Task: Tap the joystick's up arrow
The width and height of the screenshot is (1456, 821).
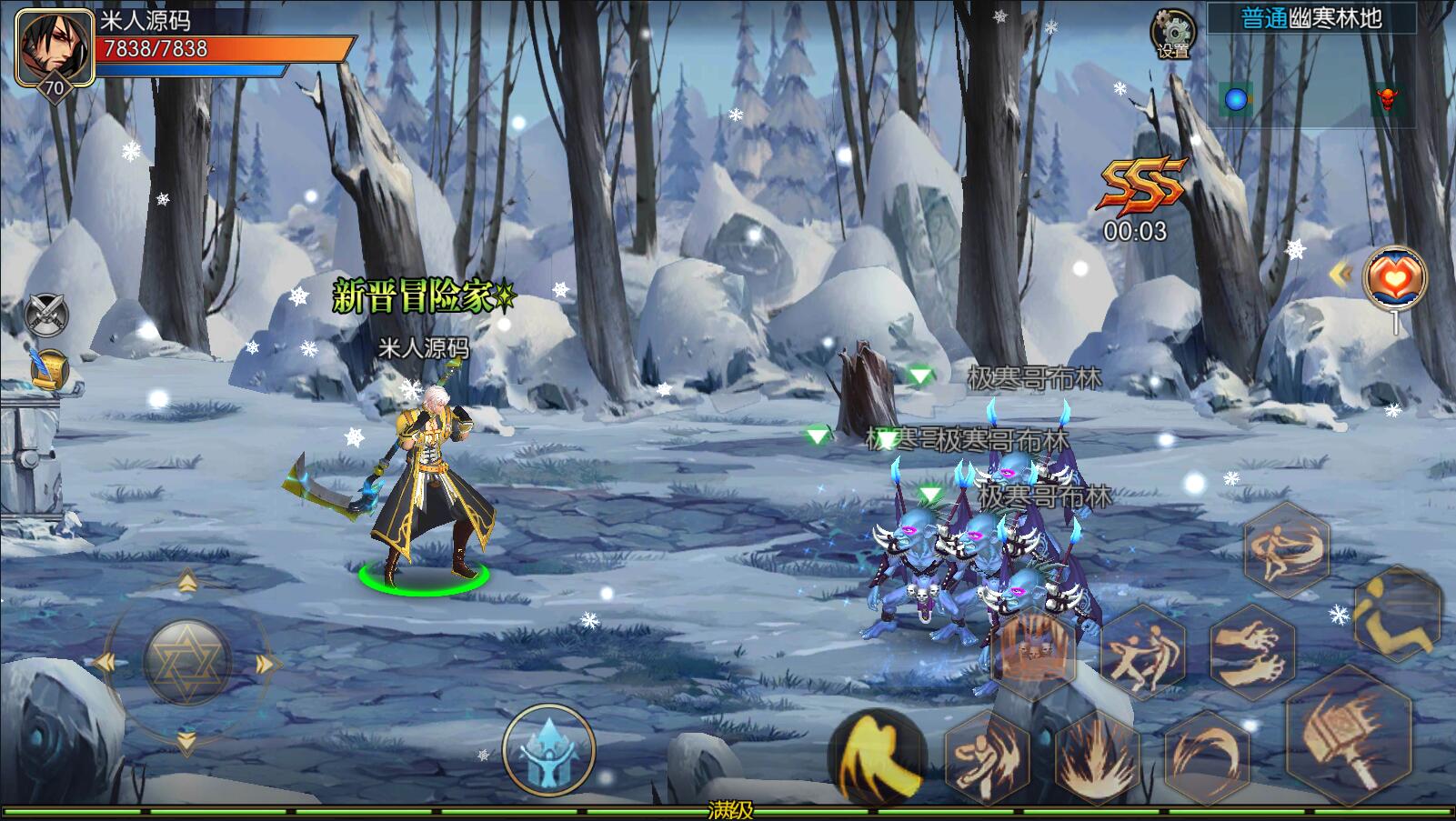Action: [x=187, y=582]
